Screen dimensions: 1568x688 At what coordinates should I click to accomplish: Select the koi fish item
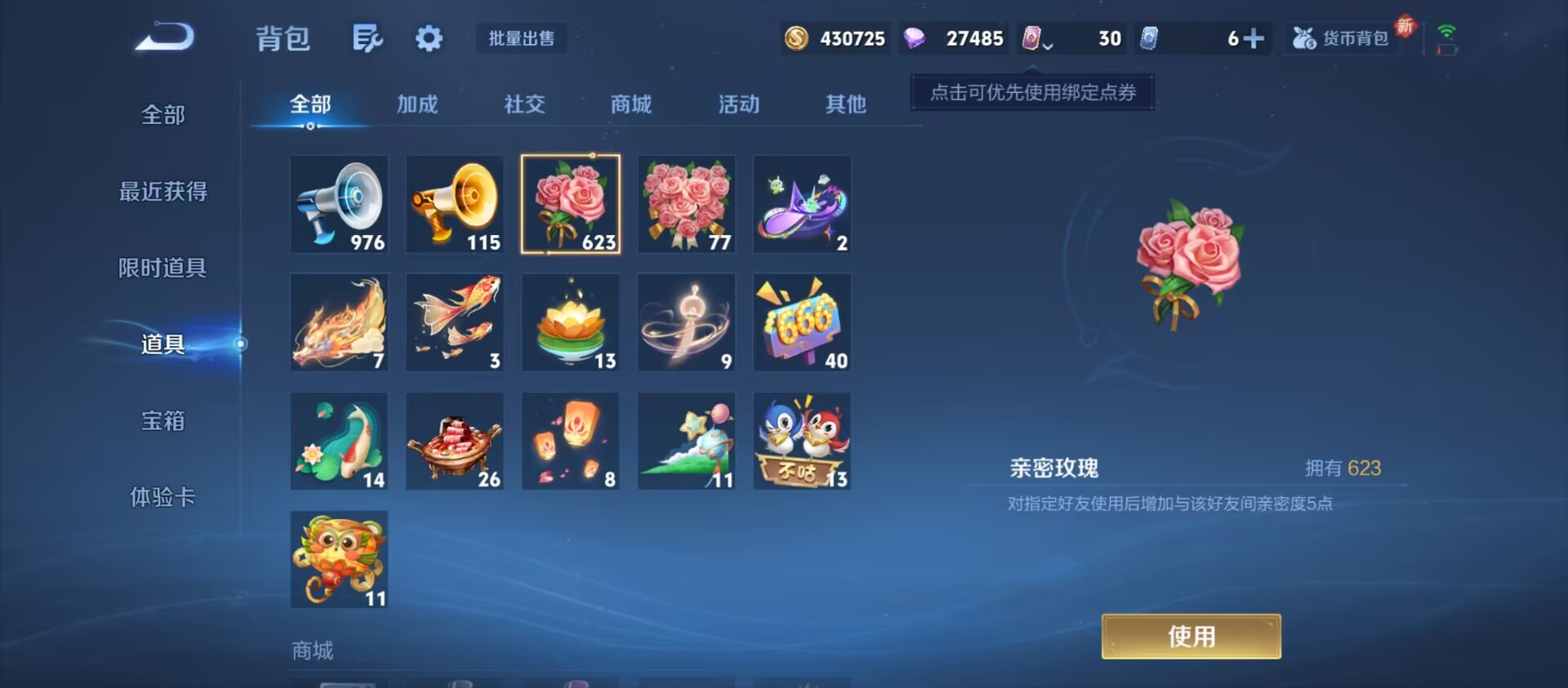(x=455, y=321)
